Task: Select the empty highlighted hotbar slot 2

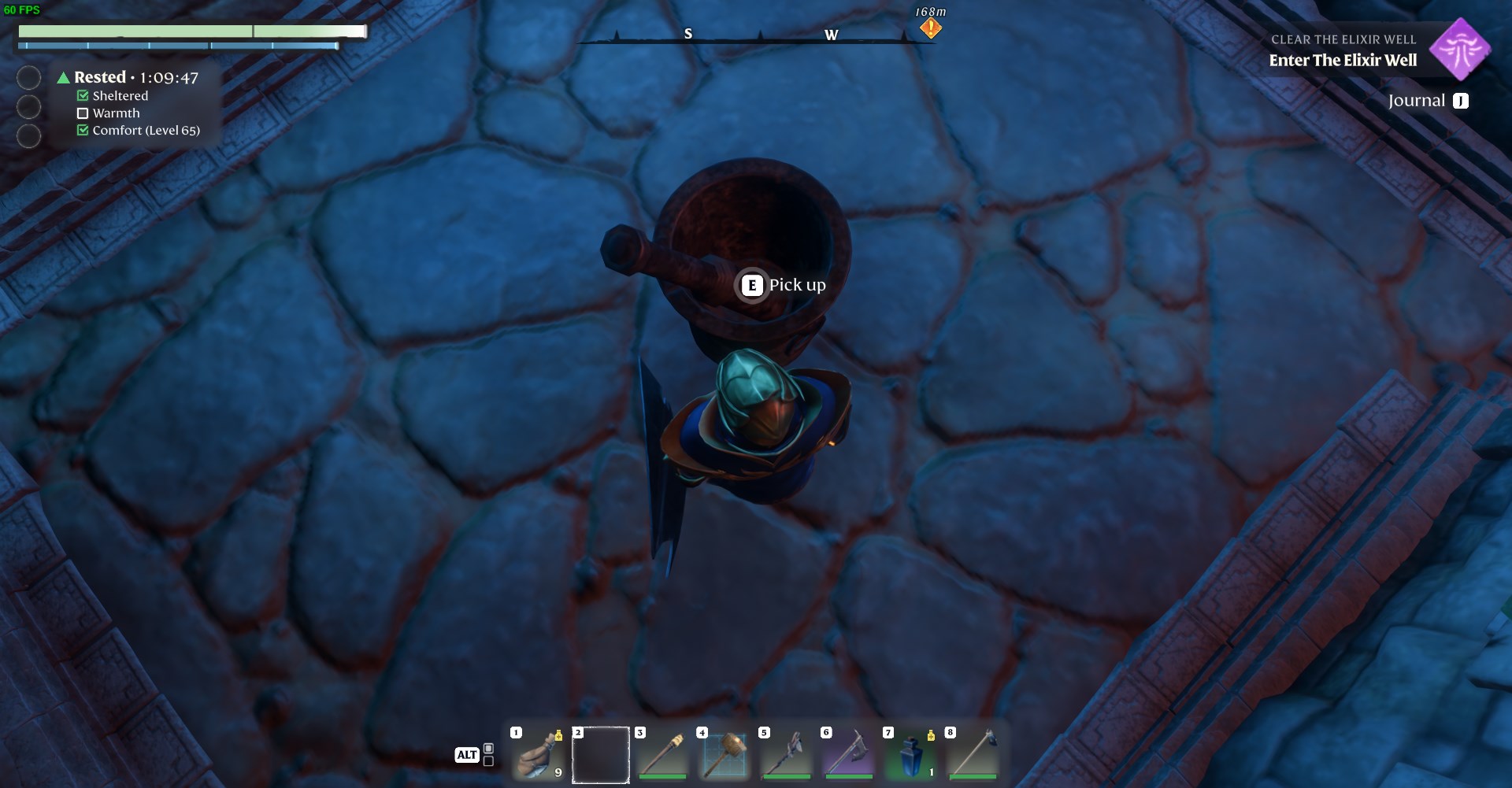Action: click(600, 755)
